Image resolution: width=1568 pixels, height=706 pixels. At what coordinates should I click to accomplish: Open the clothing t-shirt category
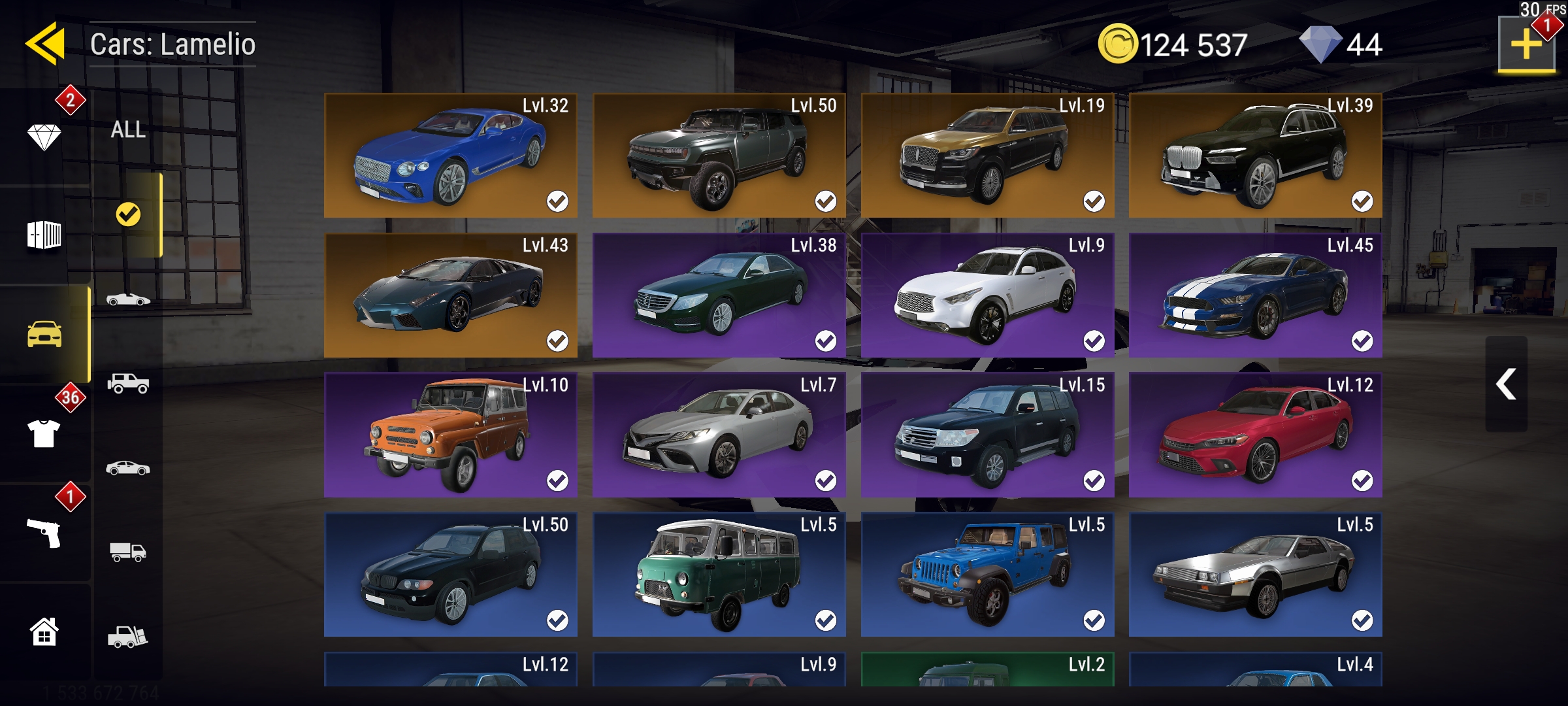[44, 433]
